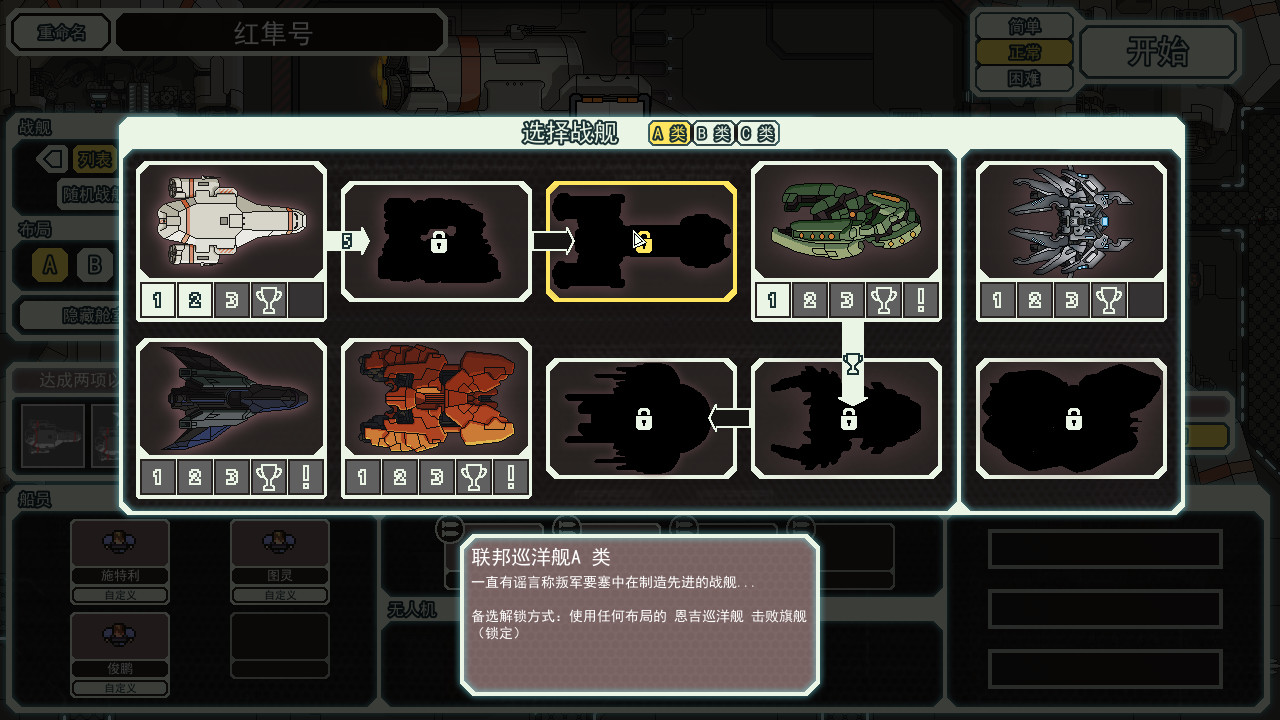Open the C类 ship tab
Image resolution: width=1280 pixels, height=720 pixels.
click(x=757, y=133)
